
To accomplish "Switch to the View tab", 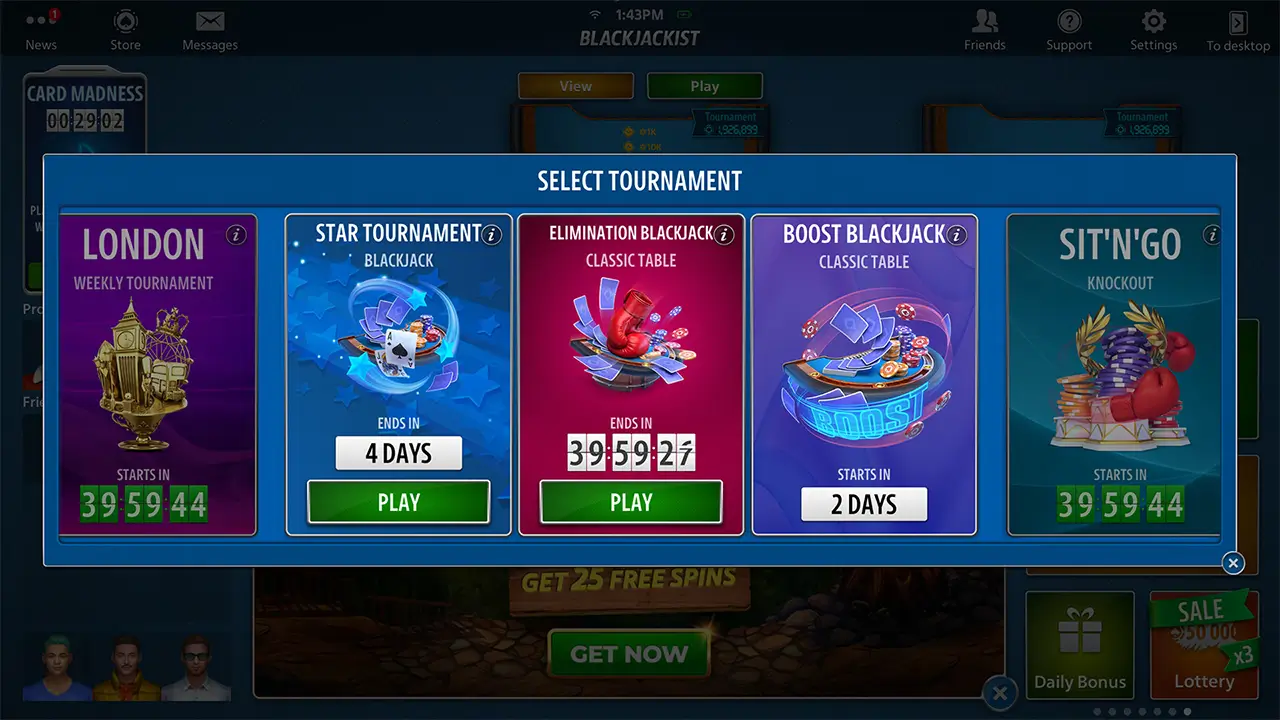I will (x=575, y=86).
